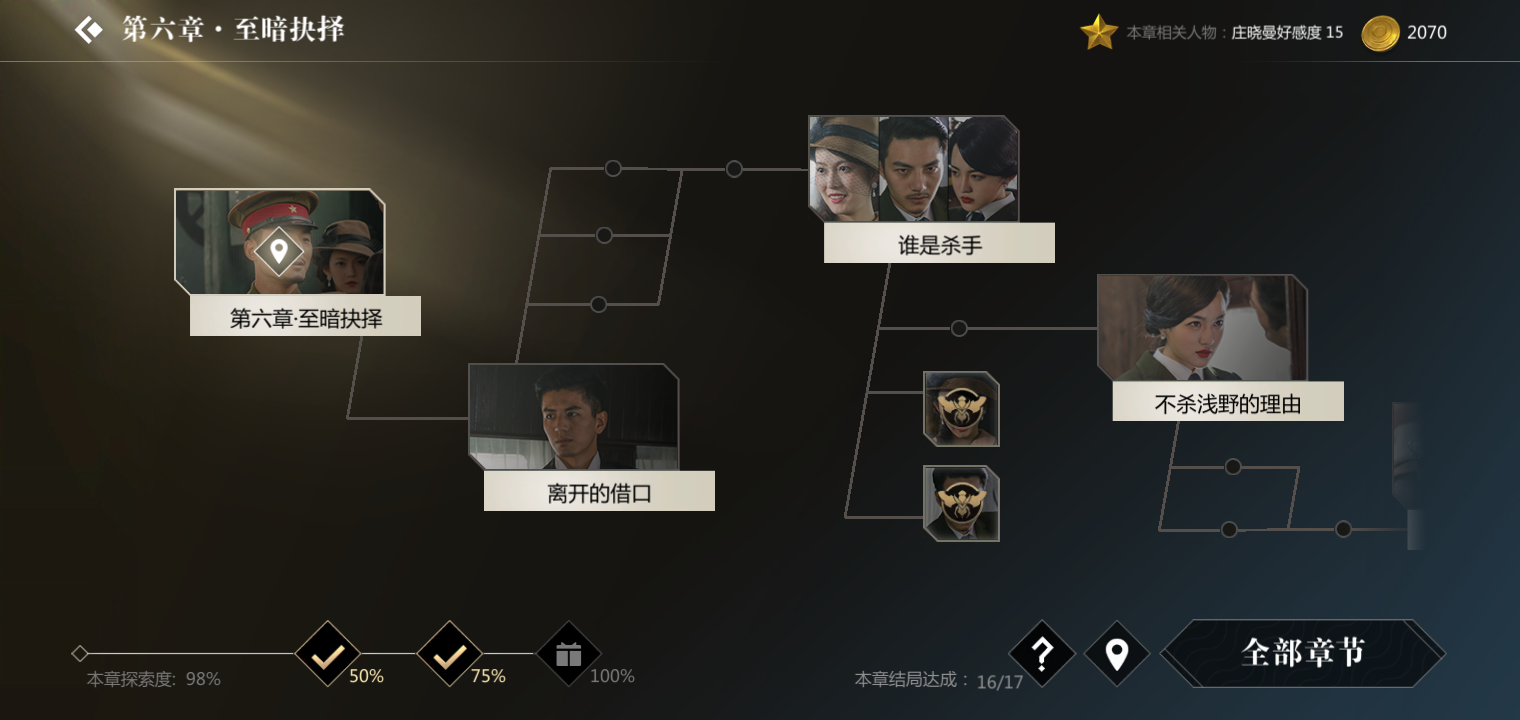Select the upper hidden badge node
This screenshot has height=720, width=1520.
[x=959, y=410]
